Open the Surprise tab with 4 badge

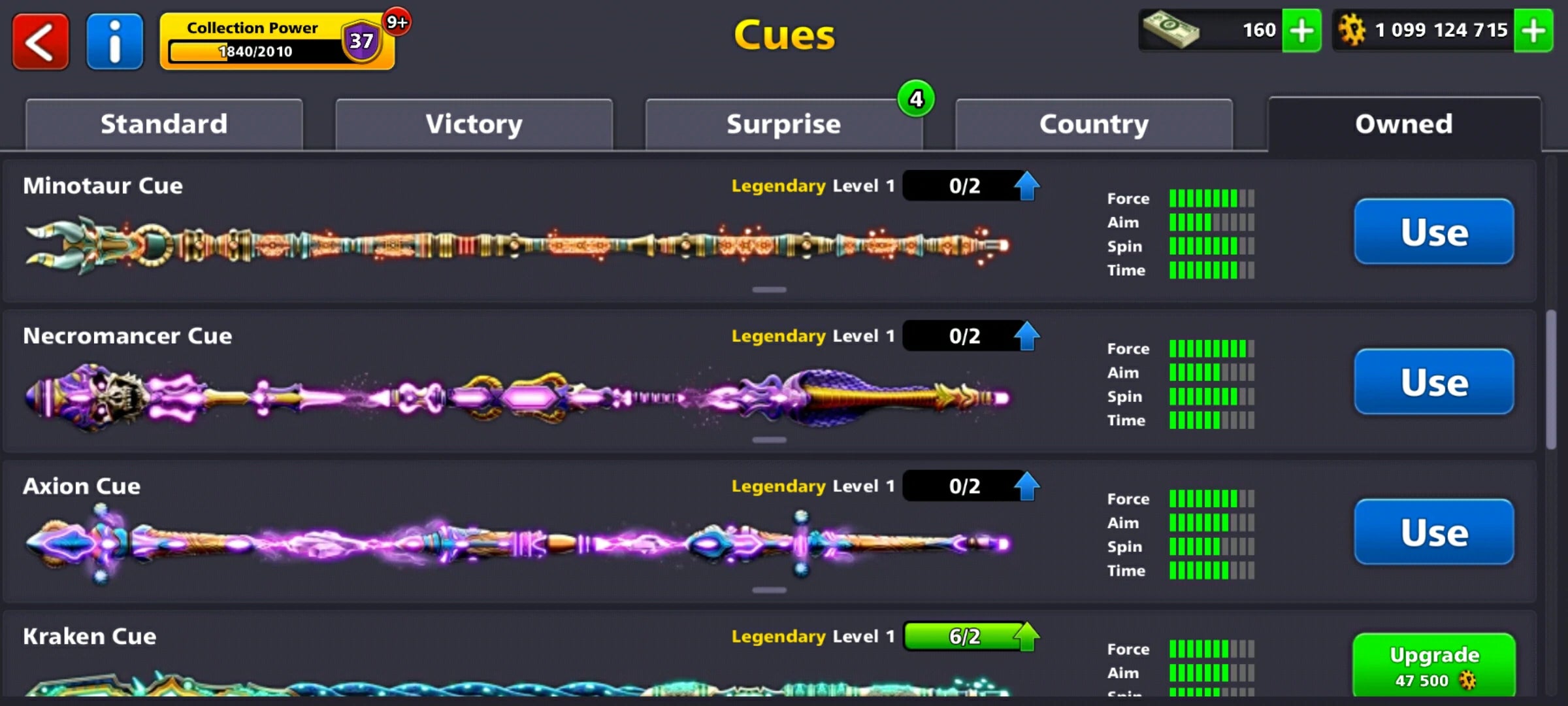[783, 124]
